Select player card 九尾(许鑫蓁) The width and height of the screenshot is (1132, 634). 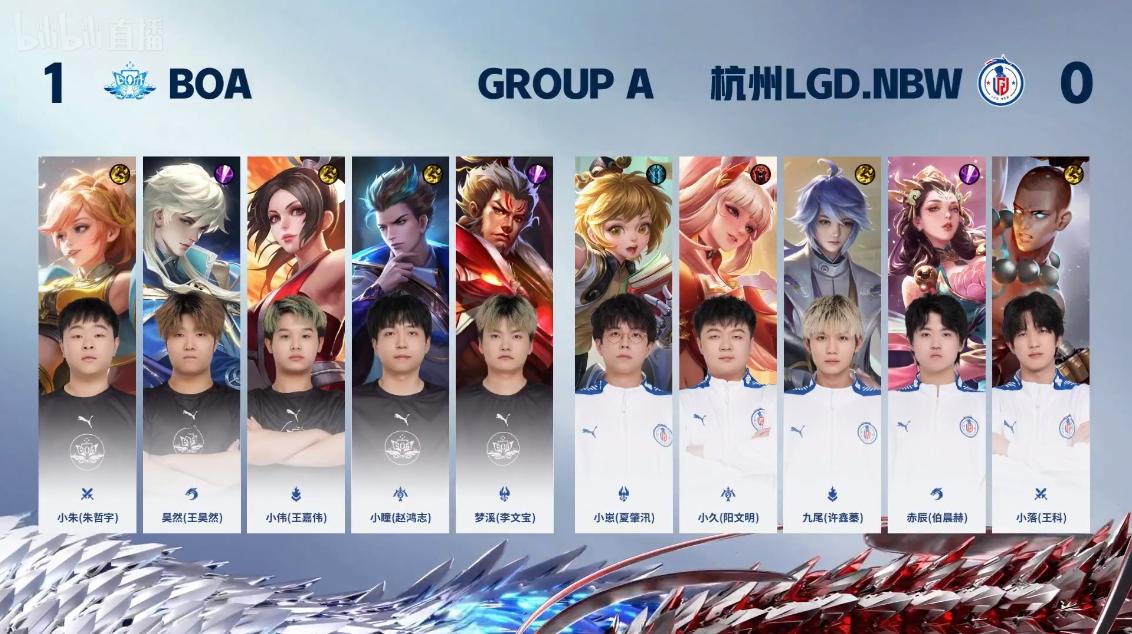[832, 344]
